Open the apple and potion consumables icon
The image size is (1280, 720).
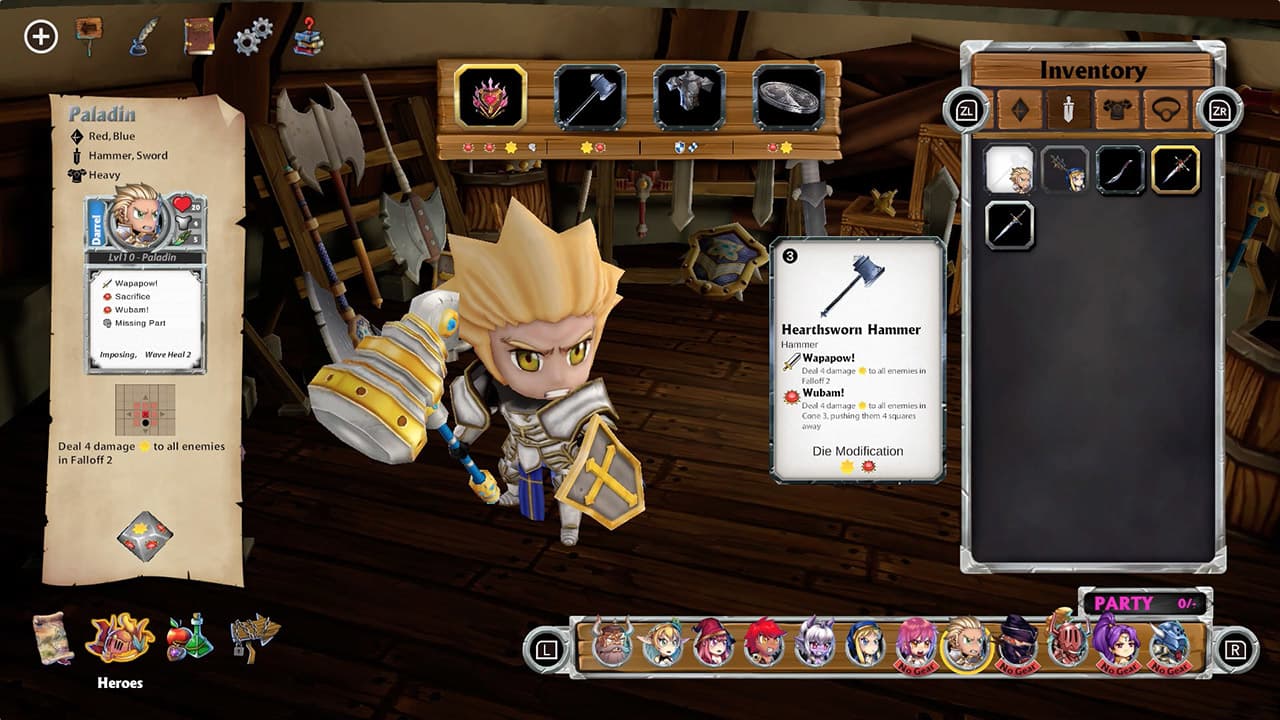pos(190,640)
